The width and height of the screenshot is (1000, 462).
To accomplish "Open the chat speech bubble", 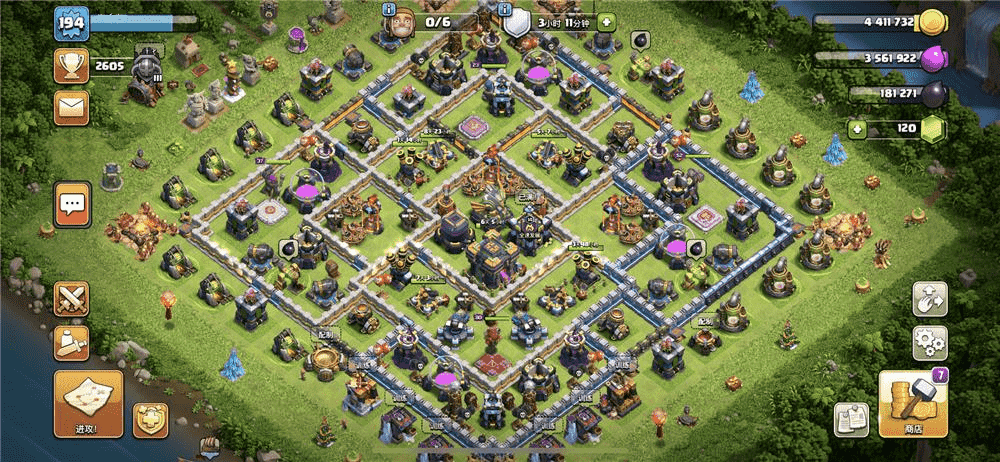I will pyautogui.click(x=71, y=205).
